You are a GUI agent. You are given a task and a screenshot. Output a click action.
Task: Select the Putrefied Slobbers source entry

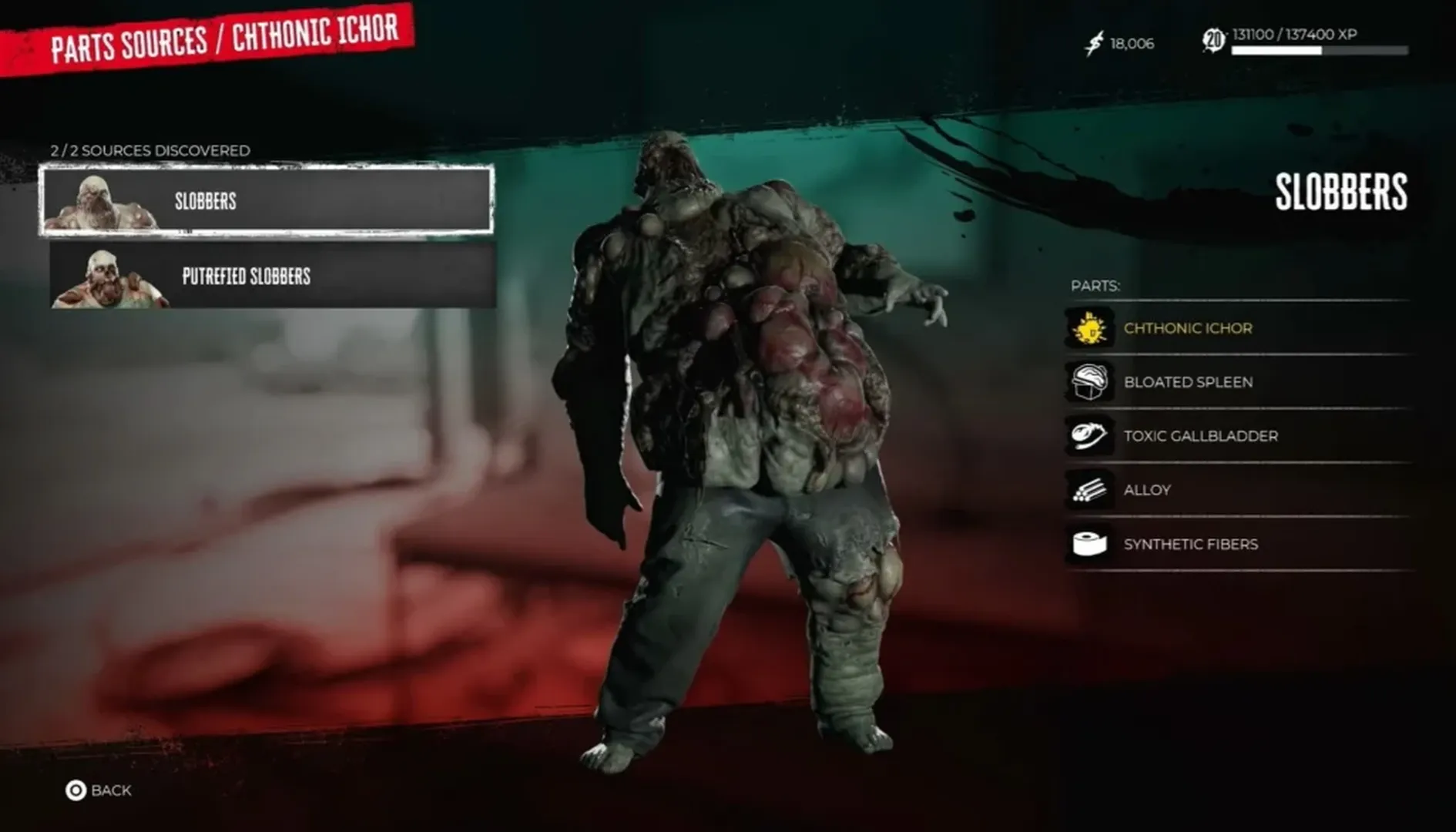[x=270, y=277]
